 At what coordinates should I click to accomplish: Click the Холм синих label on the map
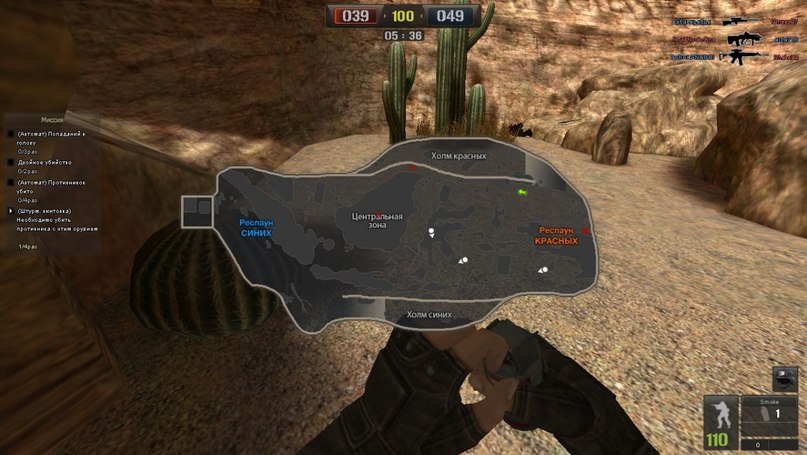pyautogui.click(x=429, y=314)
